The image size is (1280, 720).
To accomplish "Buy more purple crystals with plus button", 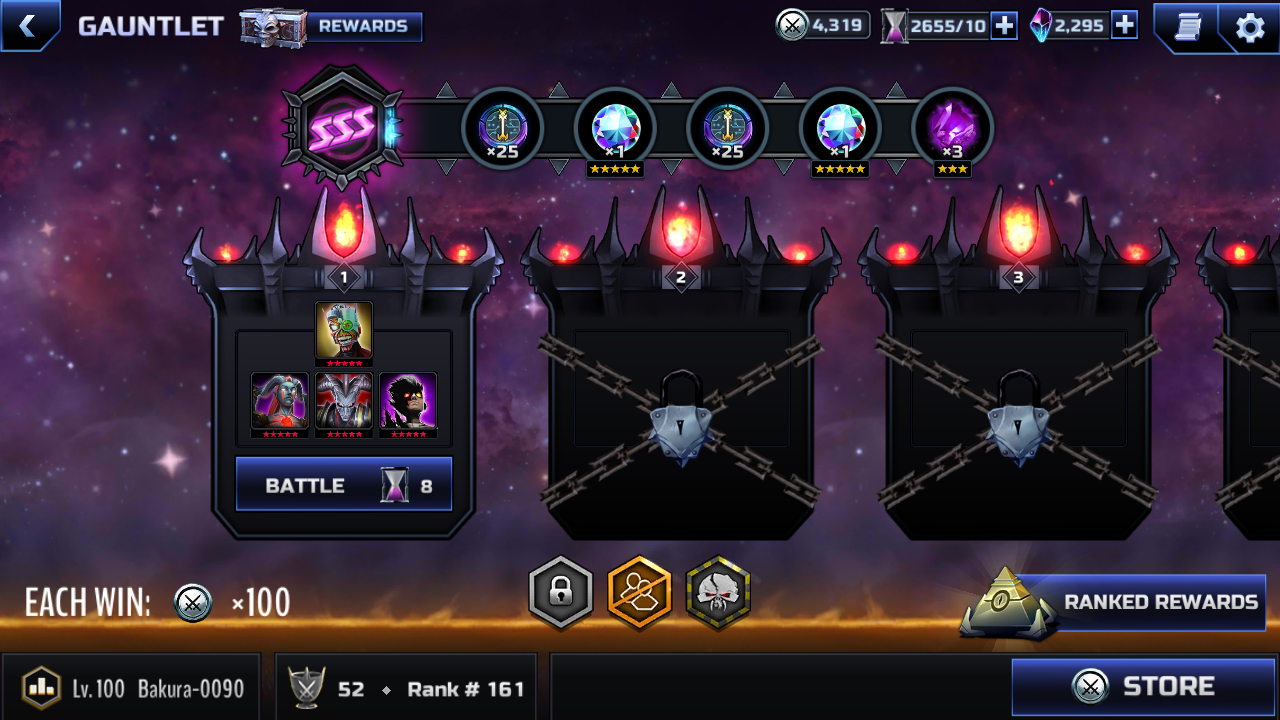I will coord(1124,26).
